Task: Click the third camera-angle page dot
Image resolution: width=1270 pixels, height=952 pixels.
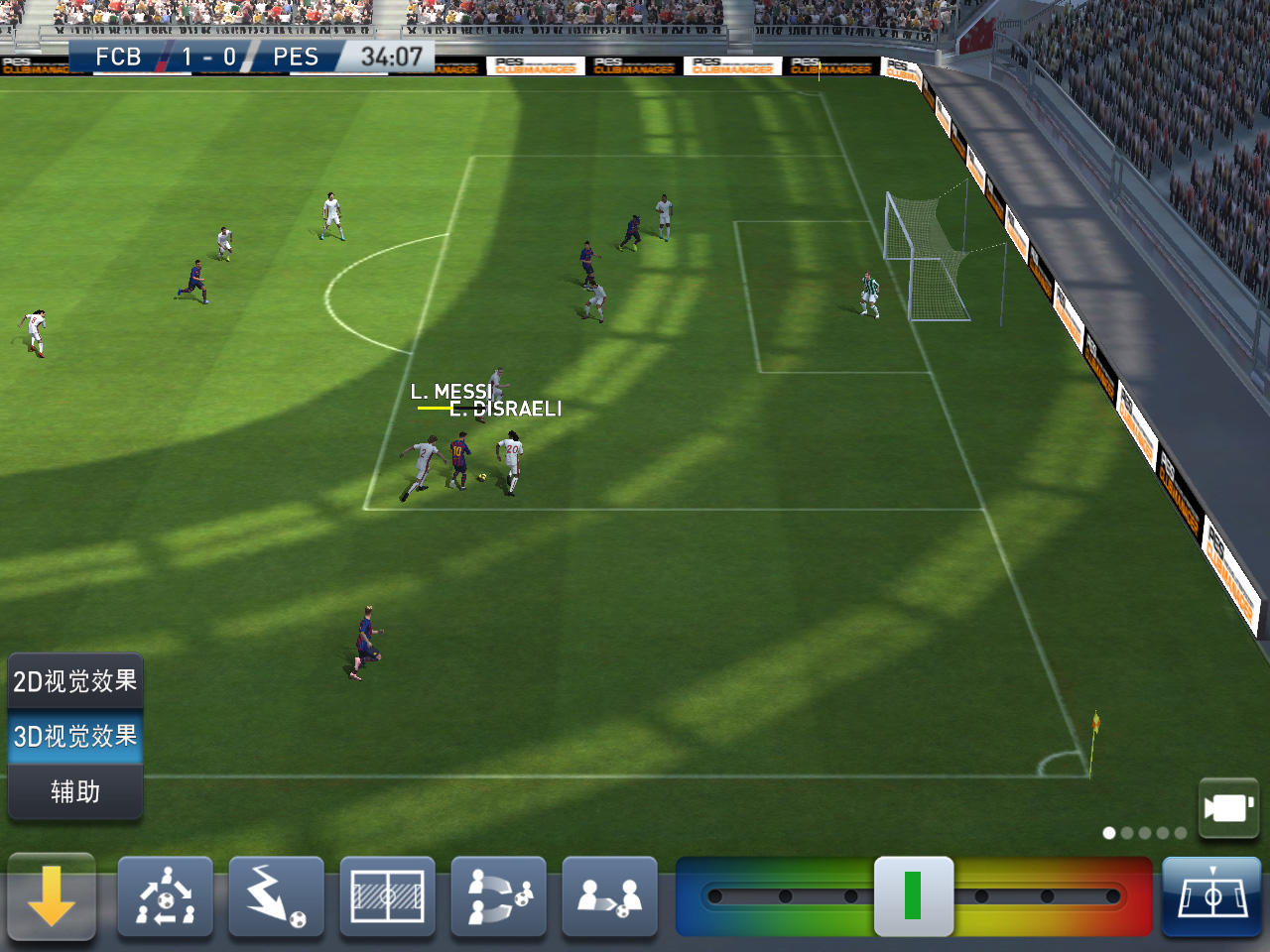Action: (x=1144, y=833)
